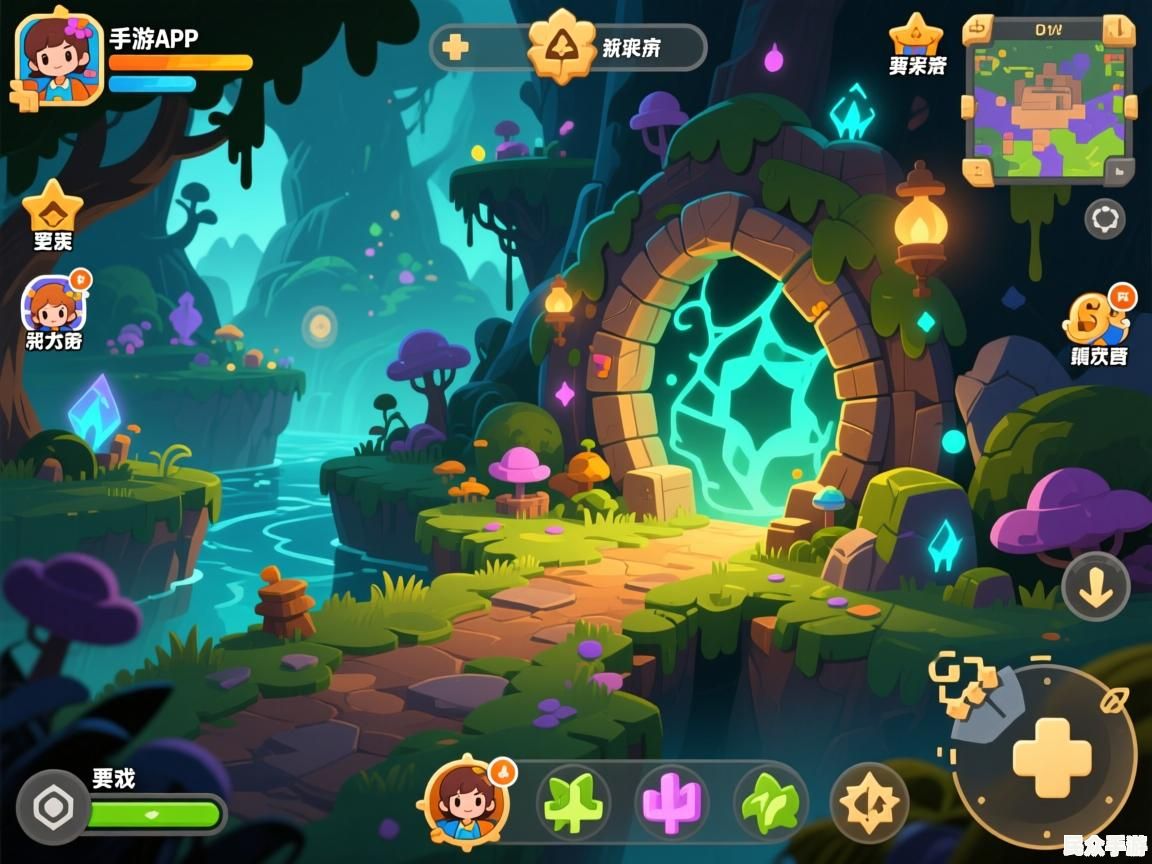Select the golden flower emblem at top
Viewport: 1152px width, 864px height.
click(x=561, y=46)
